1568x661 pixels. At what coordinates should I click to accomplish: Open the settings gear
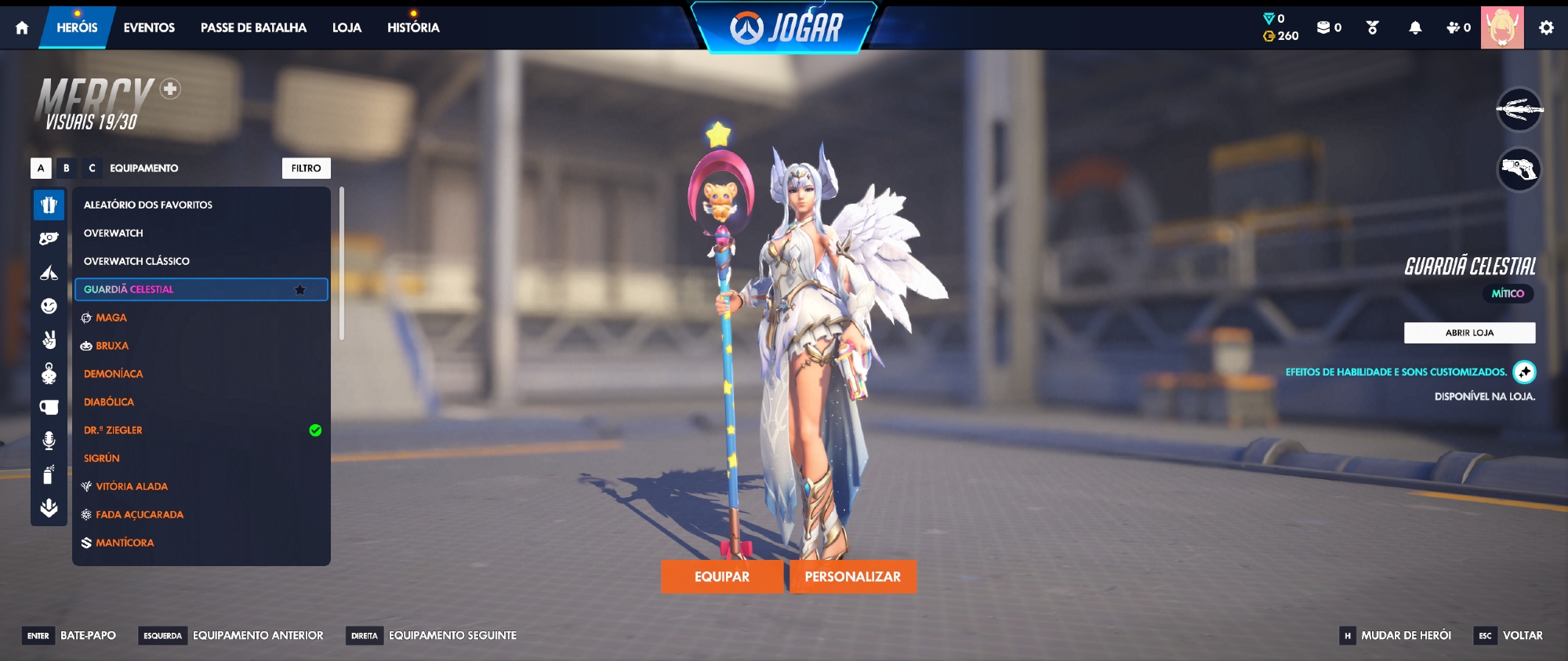(x=1546, y=27)
